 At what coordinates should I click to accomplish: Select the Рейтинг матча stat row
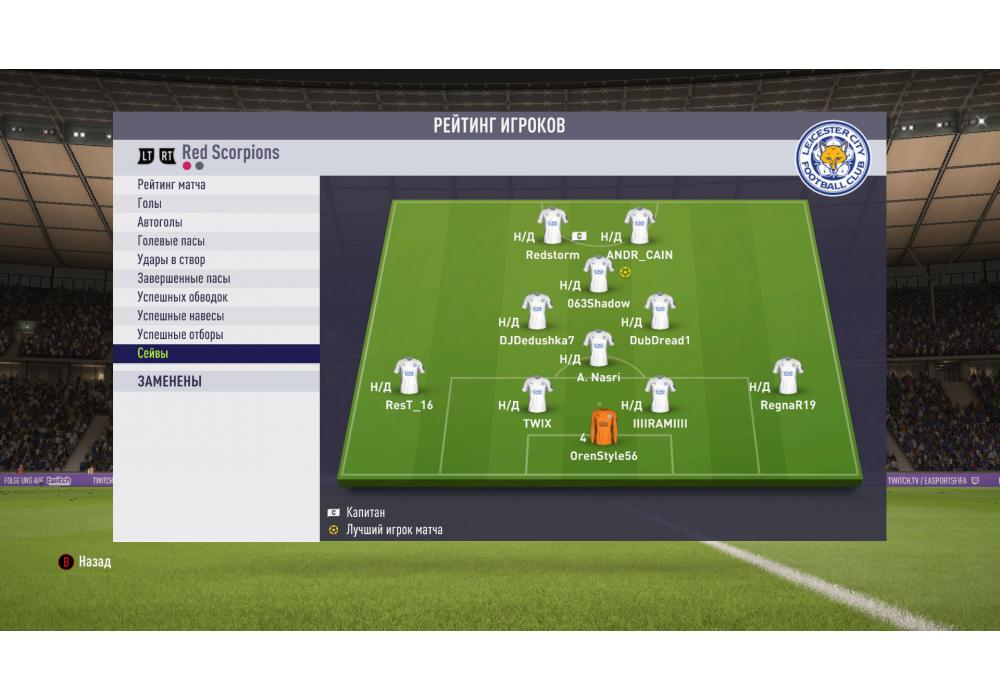coord(216,185)
